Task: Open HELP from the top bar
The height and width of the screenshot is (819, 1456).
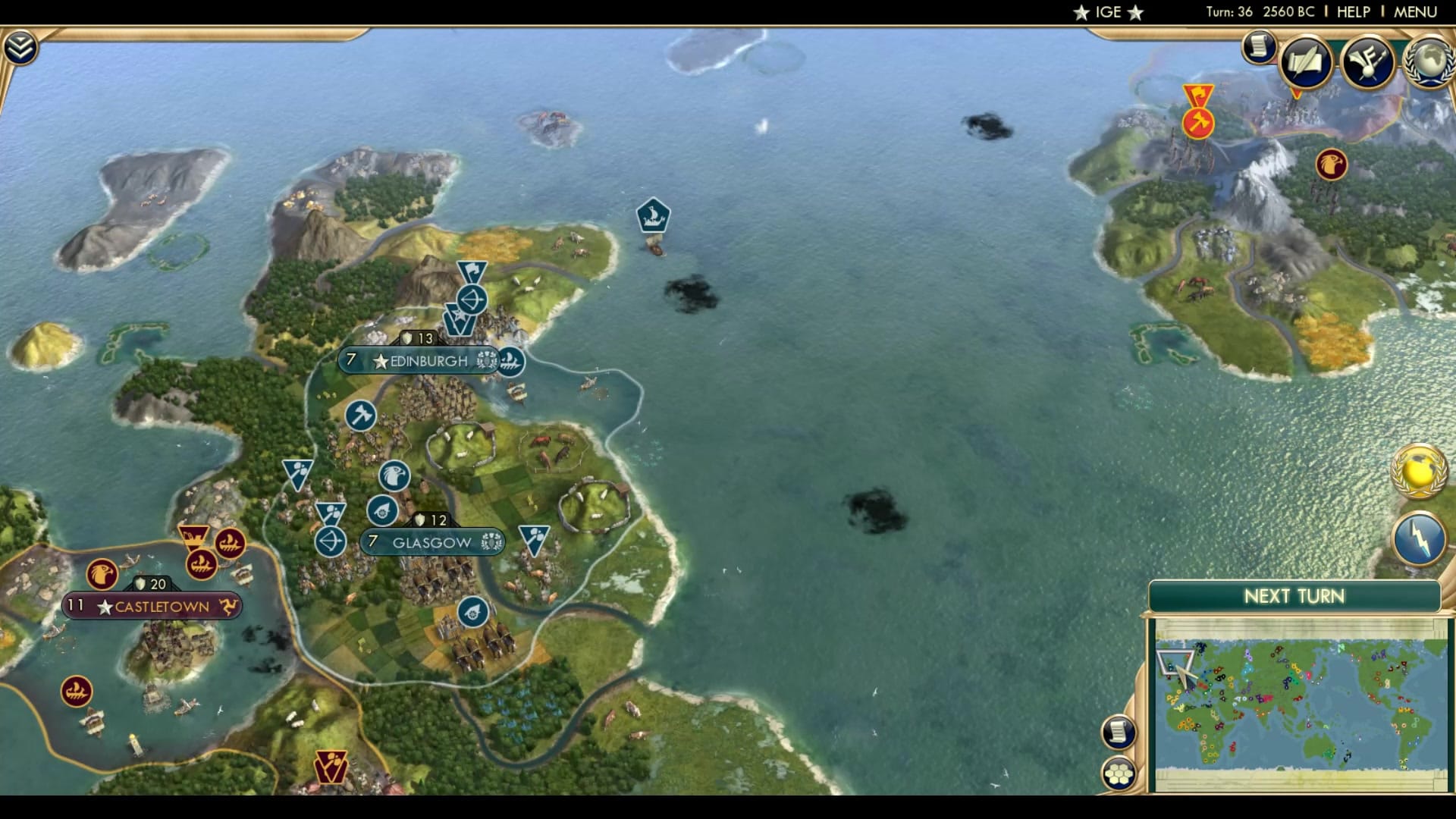Action: pos(1356,12)
